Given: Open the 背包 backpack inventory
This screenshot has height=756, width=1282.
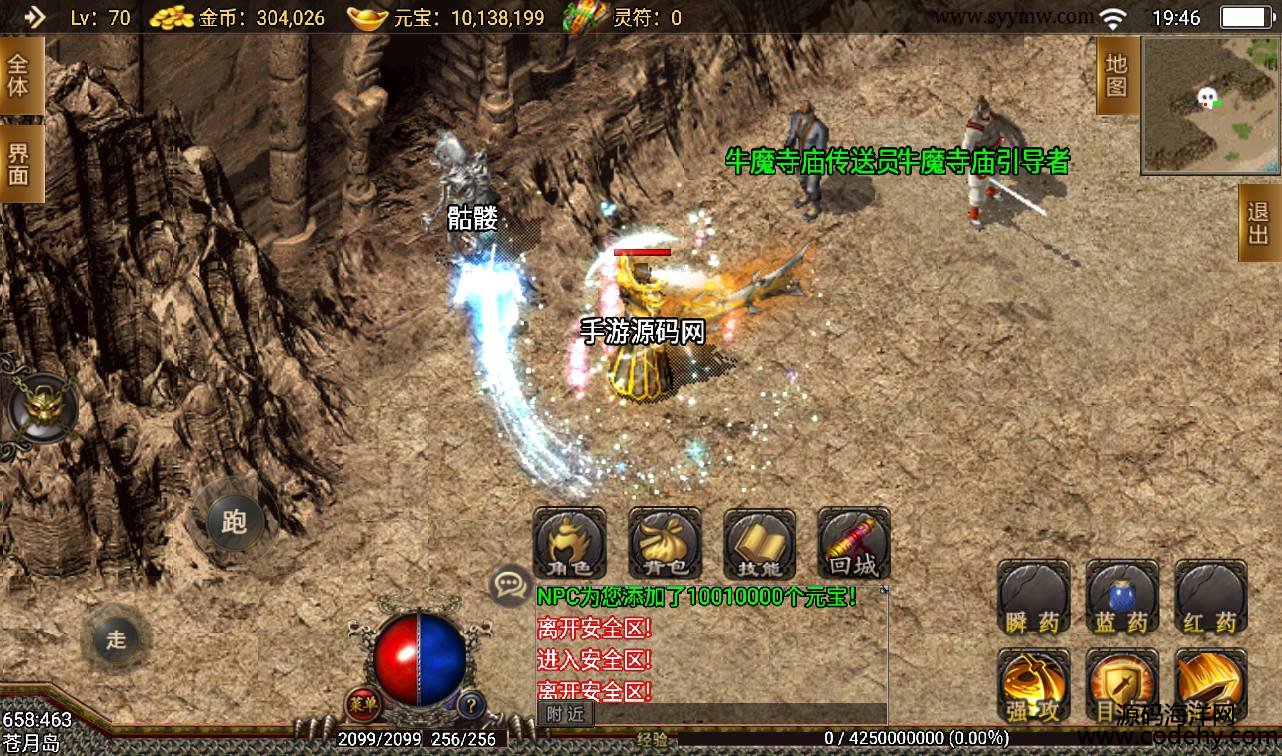Looking at the screenshot, I should [x=664, y=544].
